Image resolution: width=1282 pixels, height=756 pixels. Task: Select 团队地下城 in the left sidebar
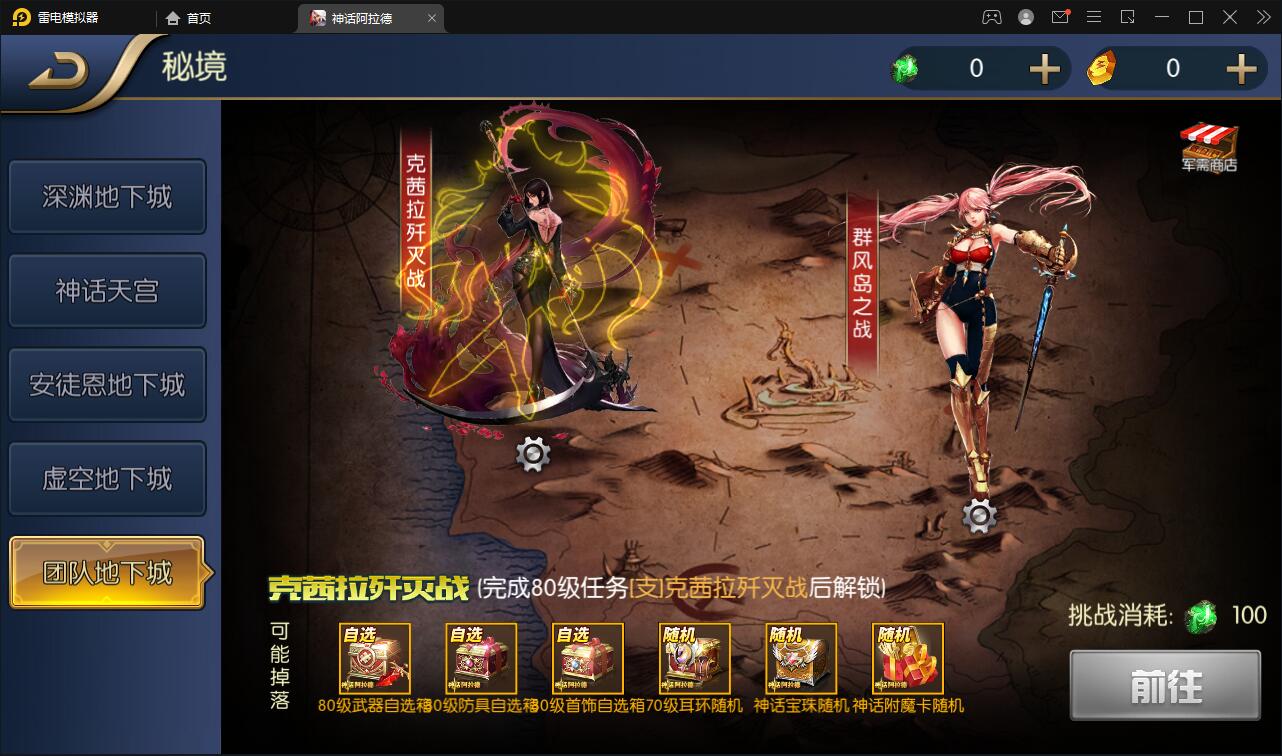point(107,571)
